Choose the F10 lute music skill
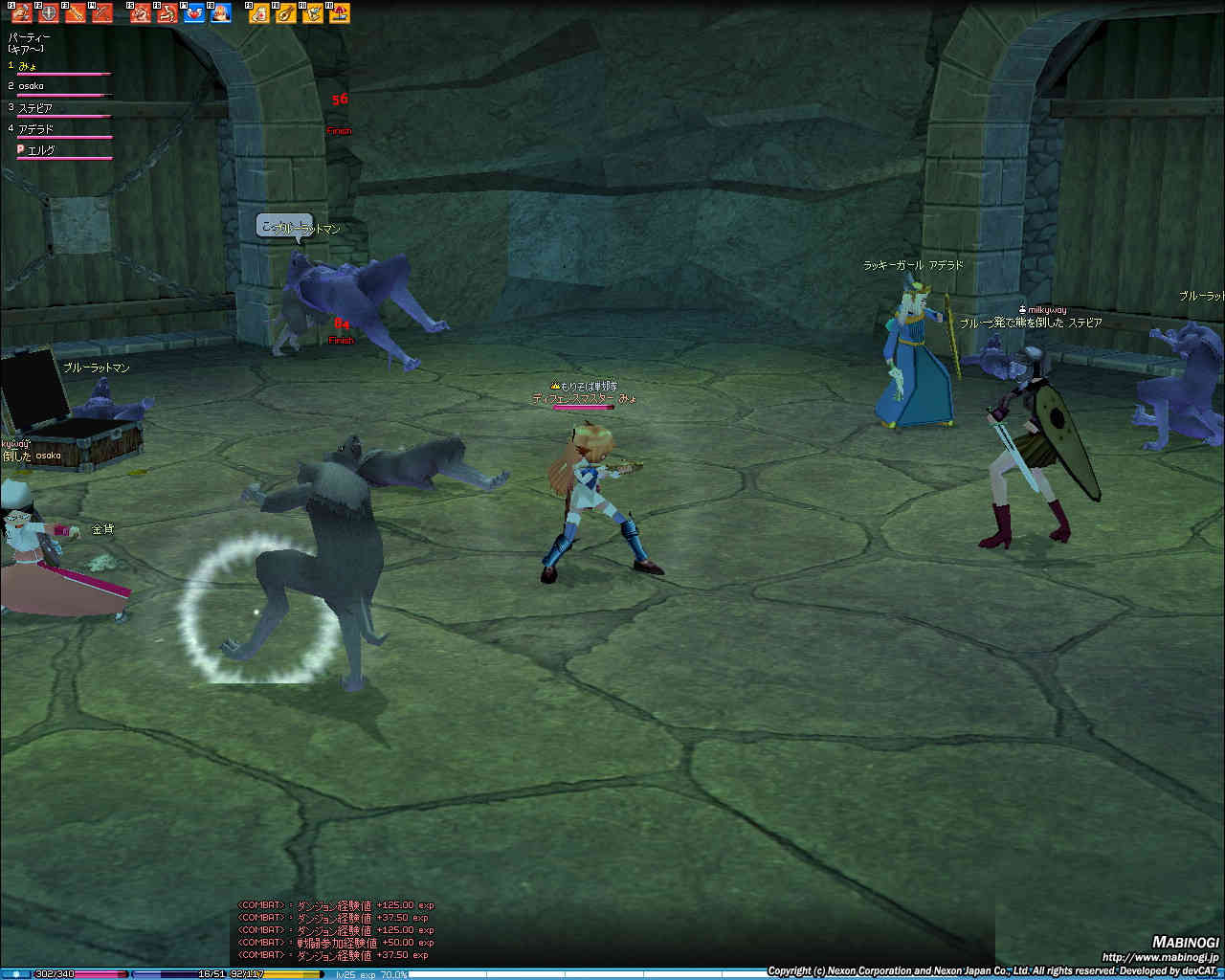Viewport: 1225px width, 980px height. click(x=286, y=13)
